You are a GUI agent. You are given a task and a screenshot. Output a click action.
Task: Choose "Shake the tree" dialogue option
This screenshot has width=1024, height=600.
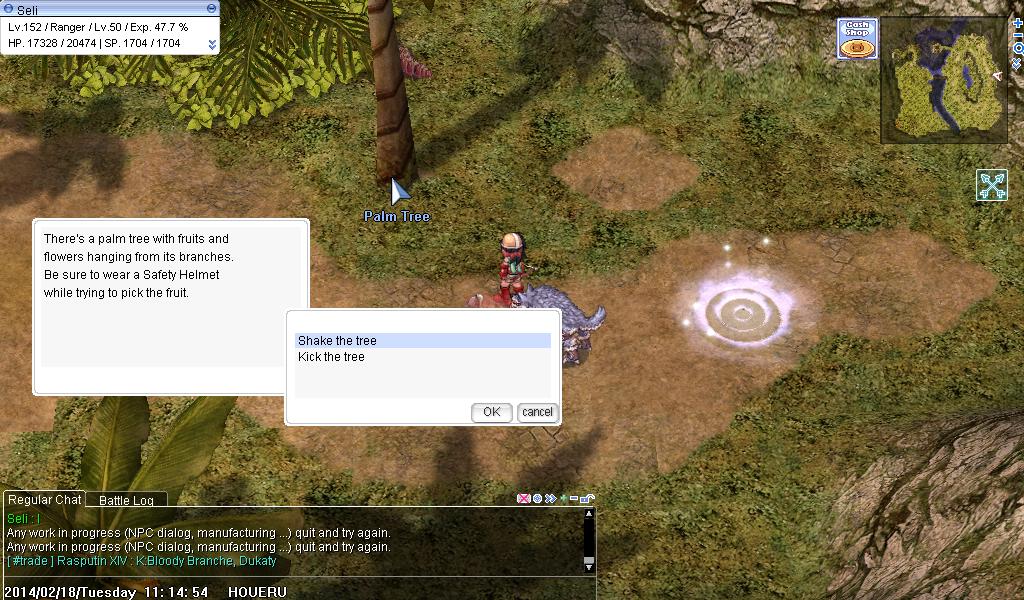(x=422, y=341)
